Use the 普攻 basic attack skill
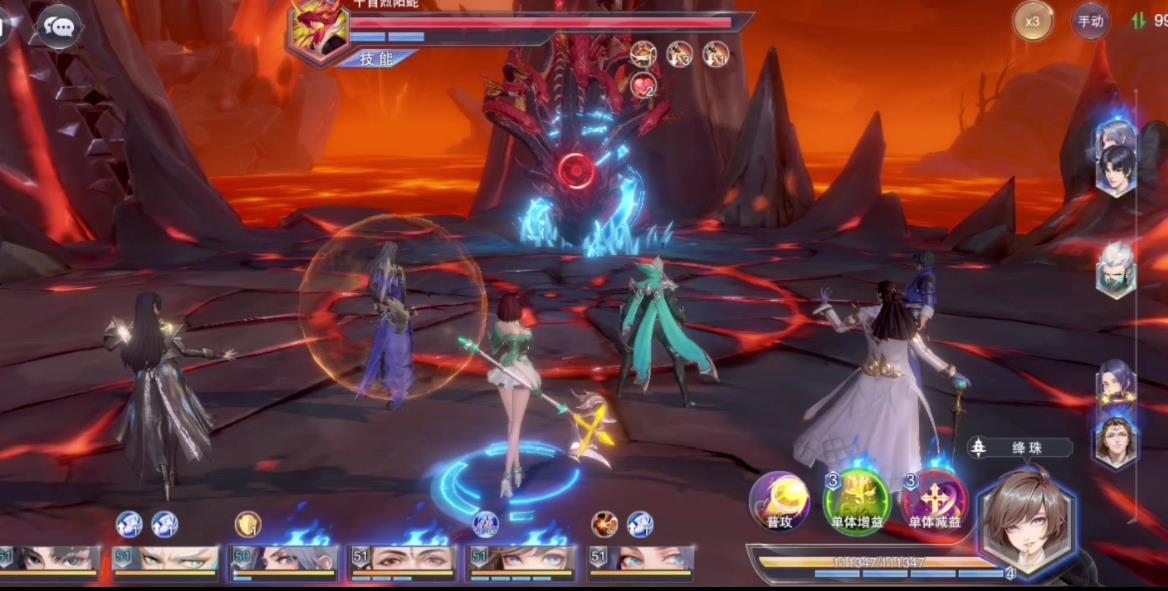 (780, 497)
